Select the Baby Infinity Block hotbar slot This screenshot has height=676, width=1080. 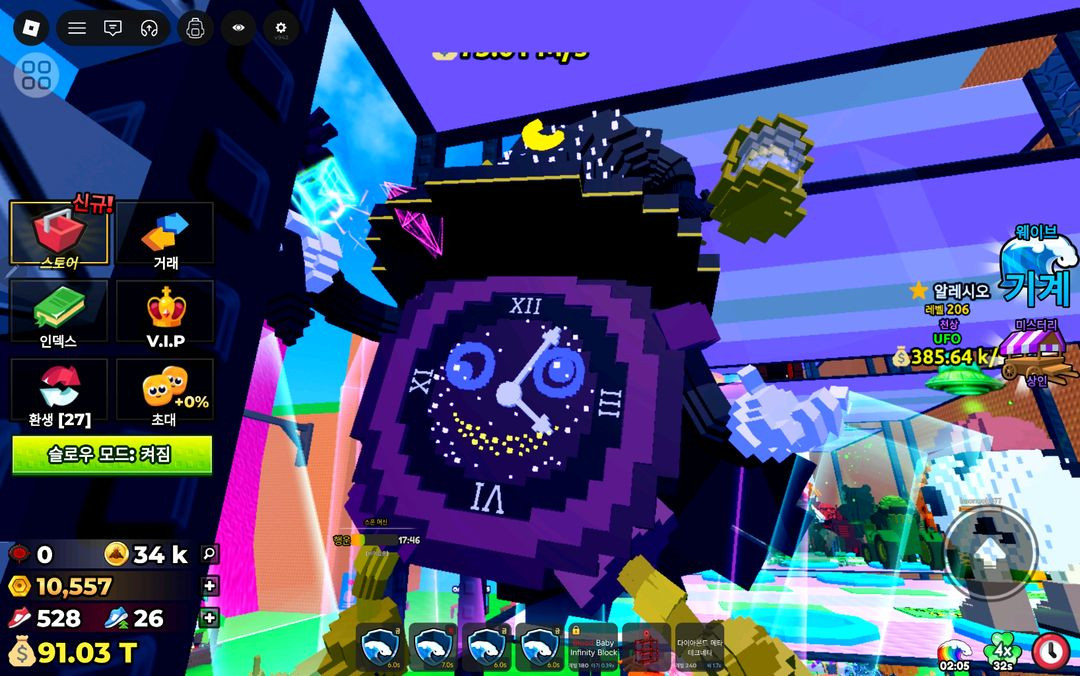pyautogui.click(x=593, y=647)
